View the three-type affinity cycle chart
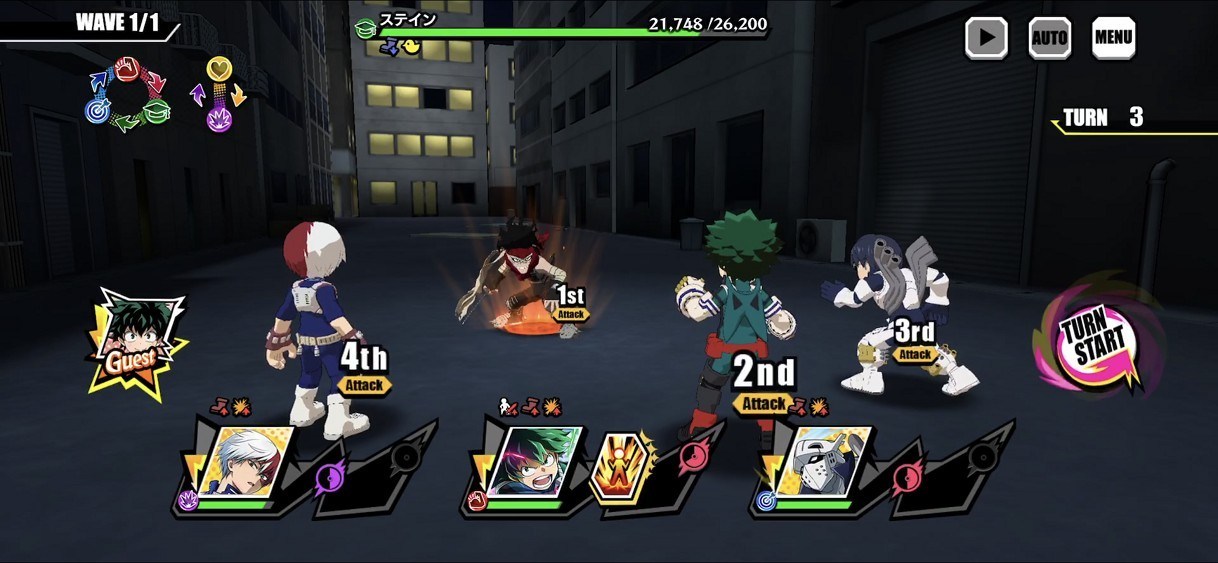Screen dimensions: 1218x563 click(127, 95)
